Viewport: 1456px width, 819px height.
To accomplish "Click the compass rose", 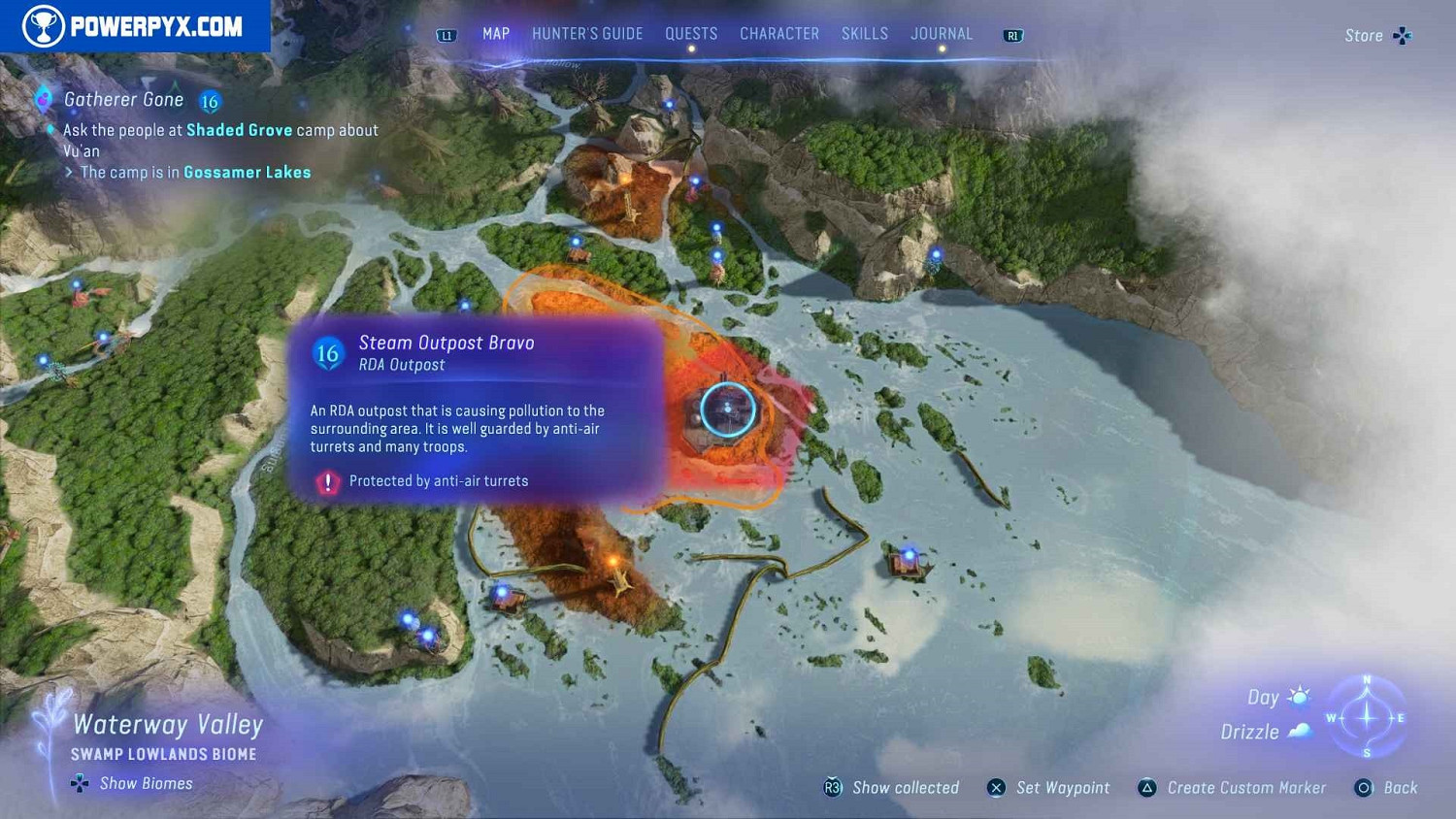I will (x=1367, y=718).
